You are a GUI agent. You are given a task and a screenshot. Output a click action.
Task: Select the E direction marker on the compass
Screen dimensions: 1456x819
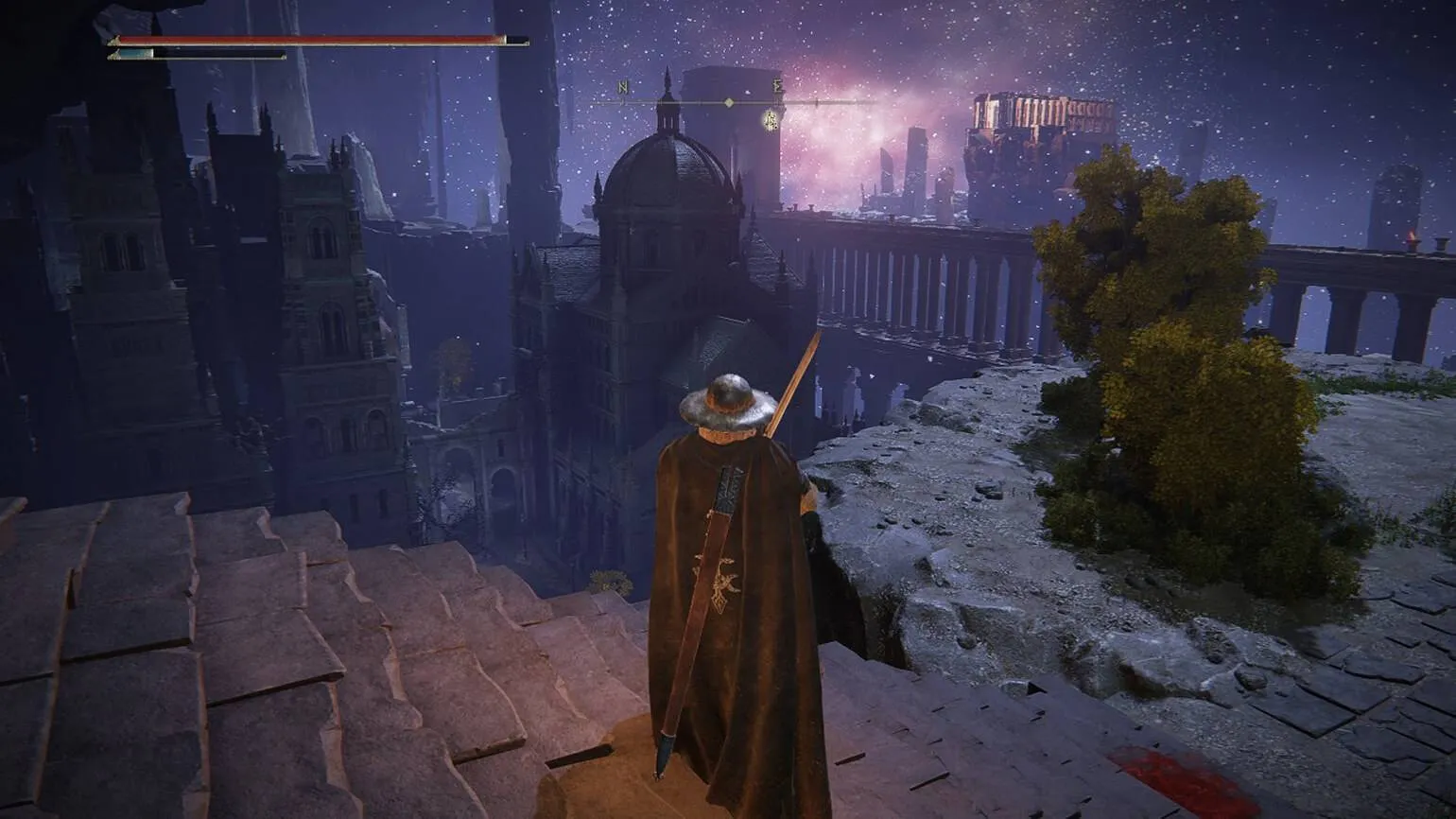[778, 86]
